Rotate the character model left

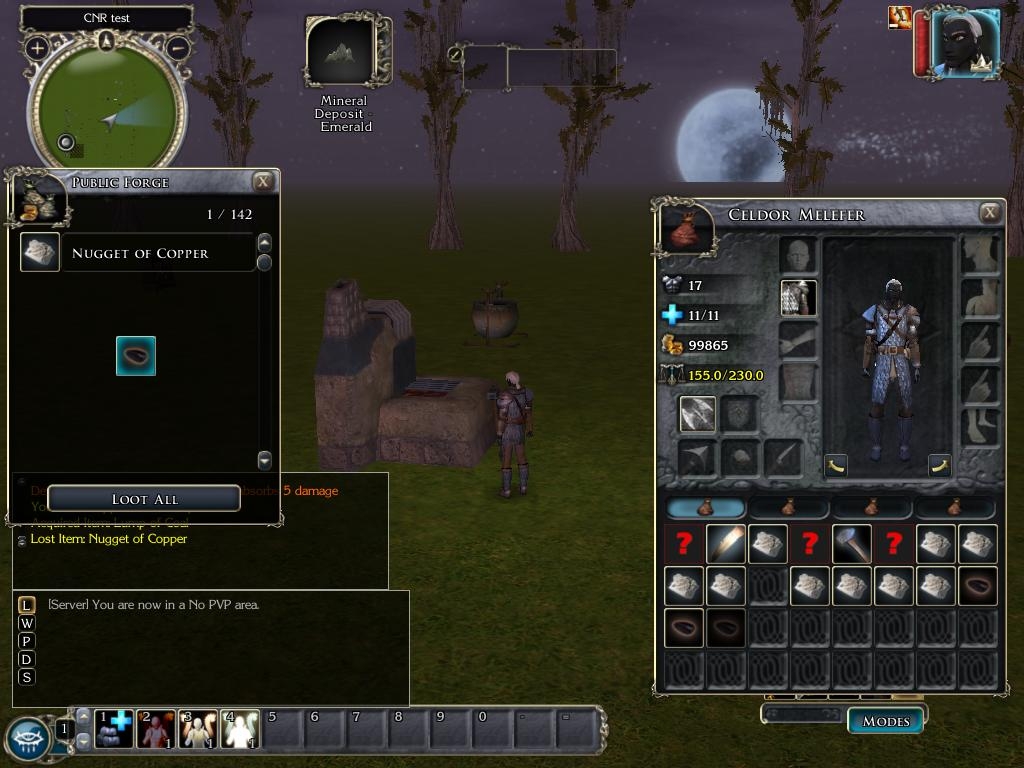click(836, 465)
